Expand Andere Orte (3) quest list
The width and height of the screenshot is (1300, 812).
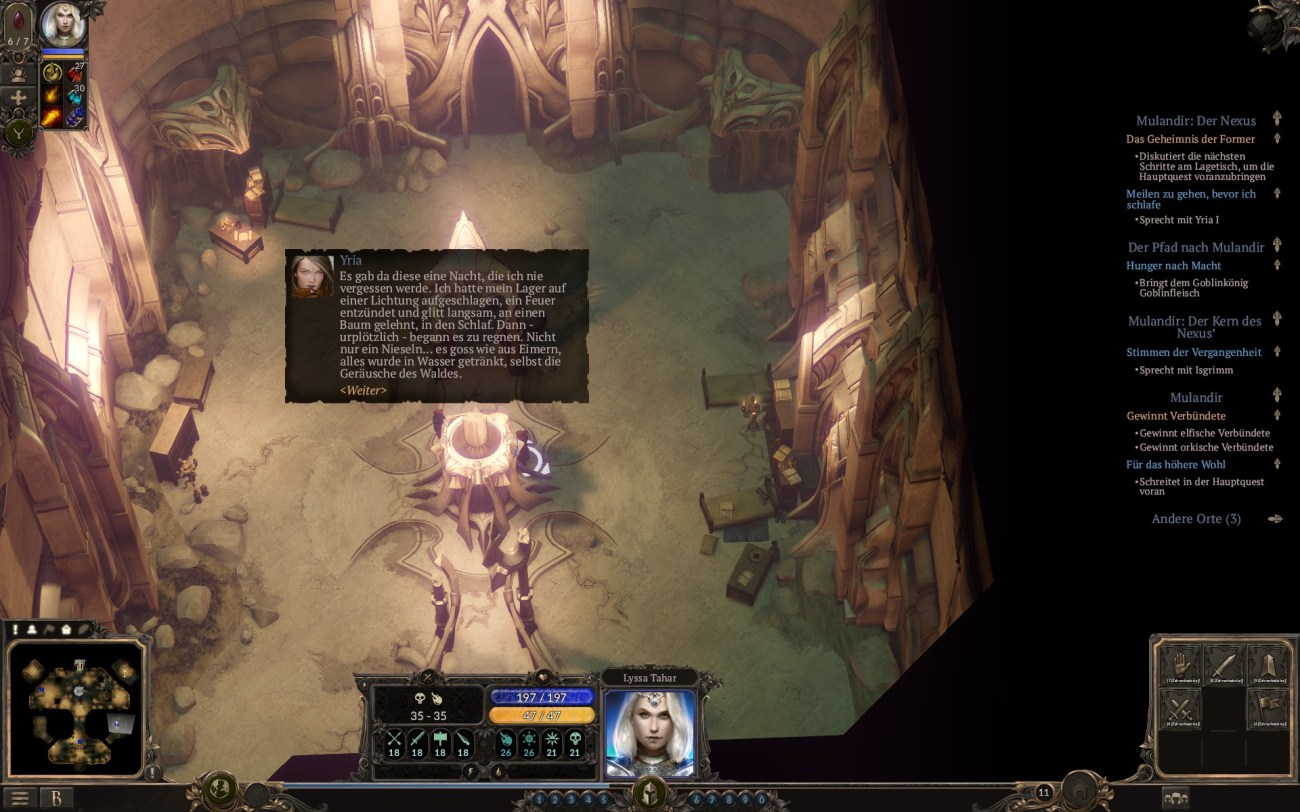pos(1196,519)
